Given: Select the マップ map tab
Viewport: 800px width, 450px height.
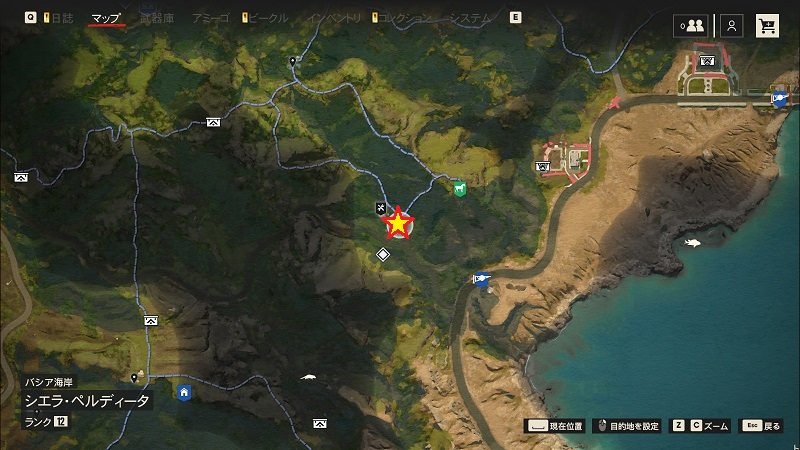Looking at the screenshot, I should click(x=105, y=18).
